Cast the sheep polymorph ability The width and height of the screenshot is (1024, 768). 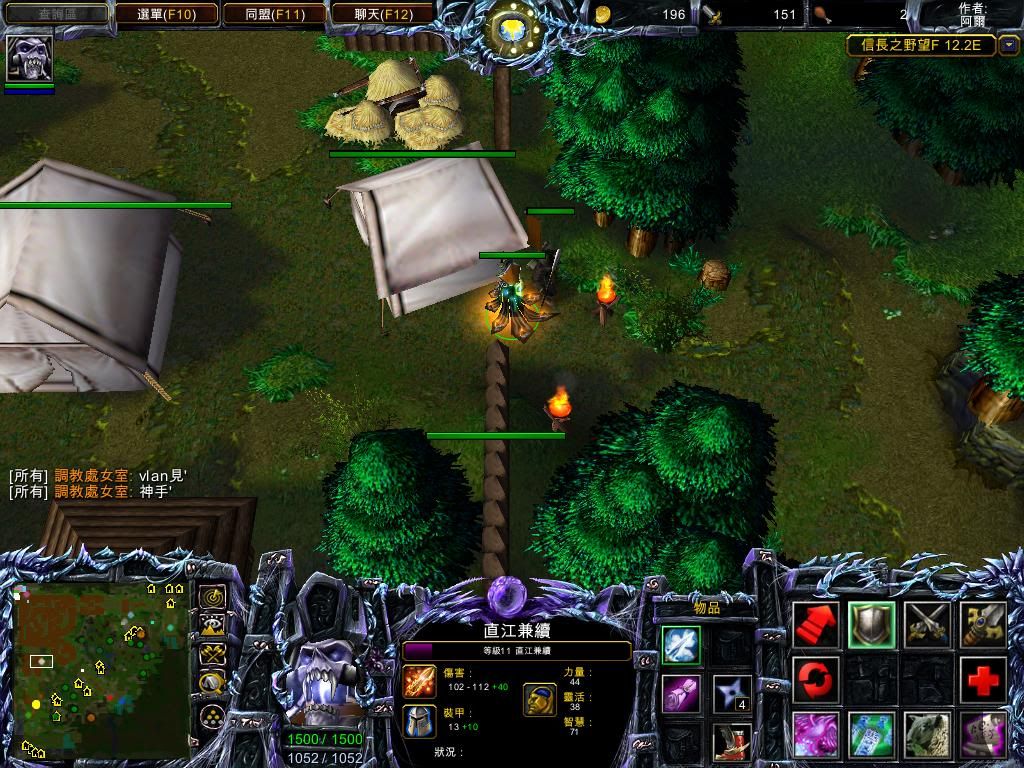tap(927, 735)
